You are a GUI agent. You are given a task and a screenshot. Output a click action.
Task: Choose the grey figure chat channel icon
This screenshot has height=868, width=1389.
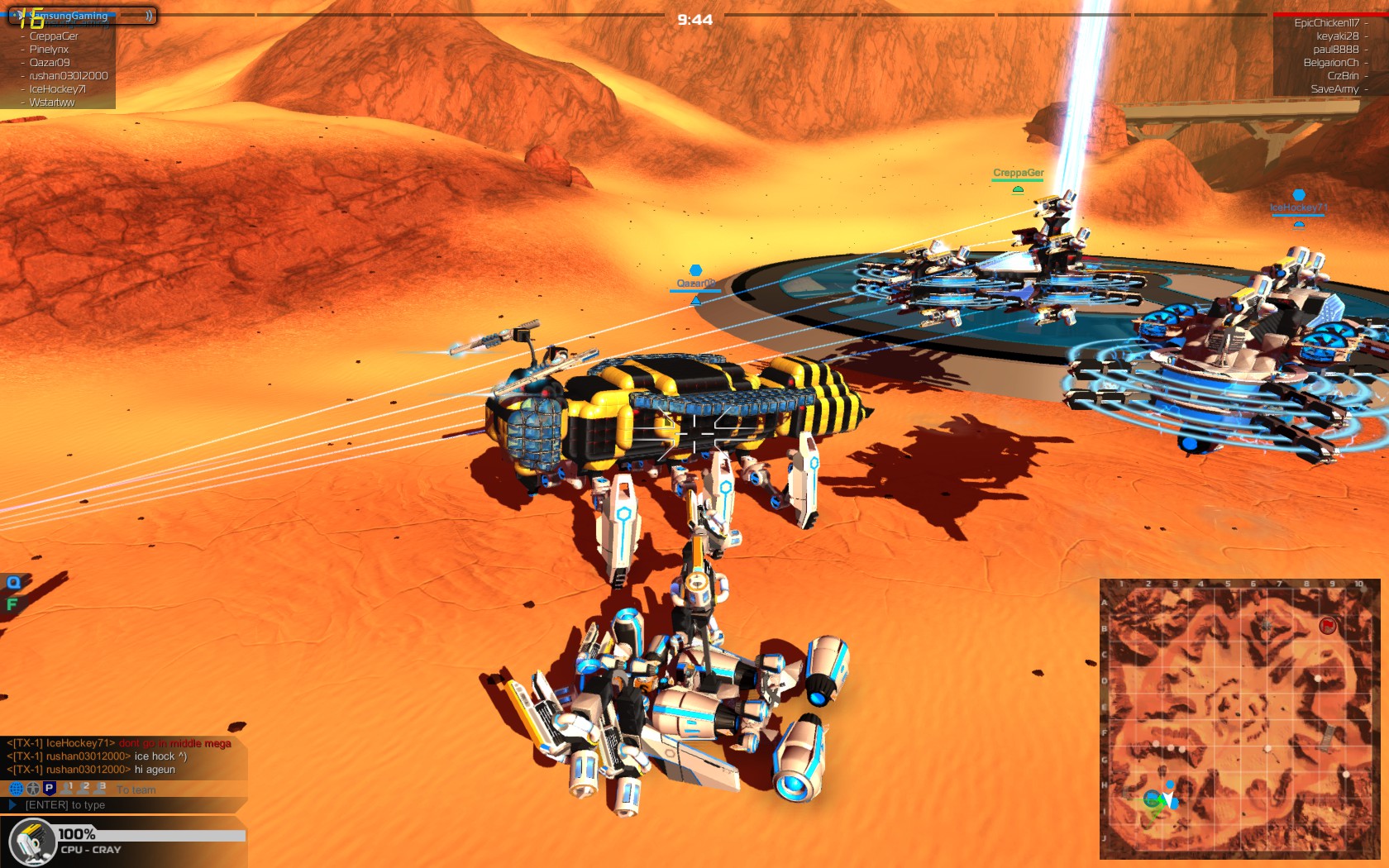pos(32,789)
